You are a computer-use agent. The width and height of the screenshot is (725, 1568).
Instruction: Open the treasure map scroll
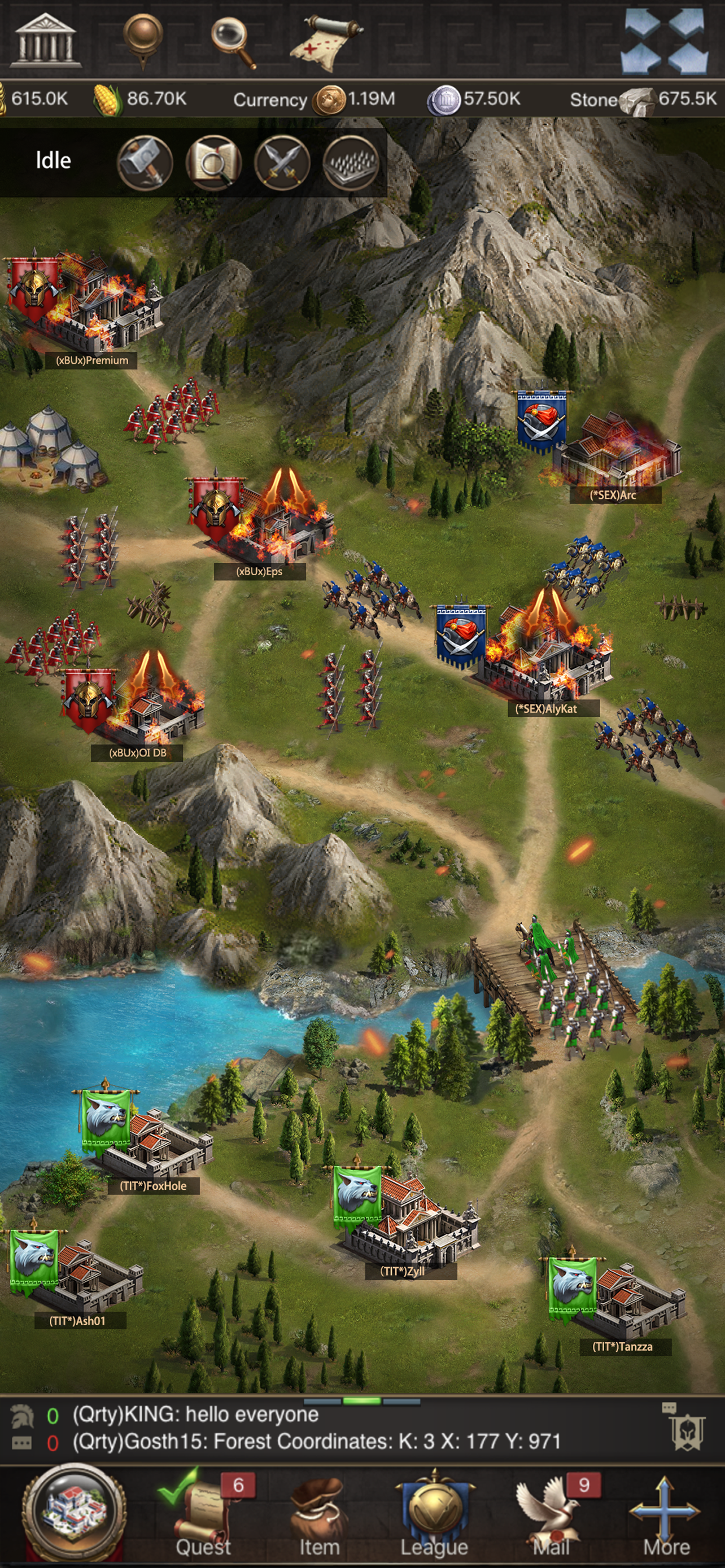[x=326, y=42]
